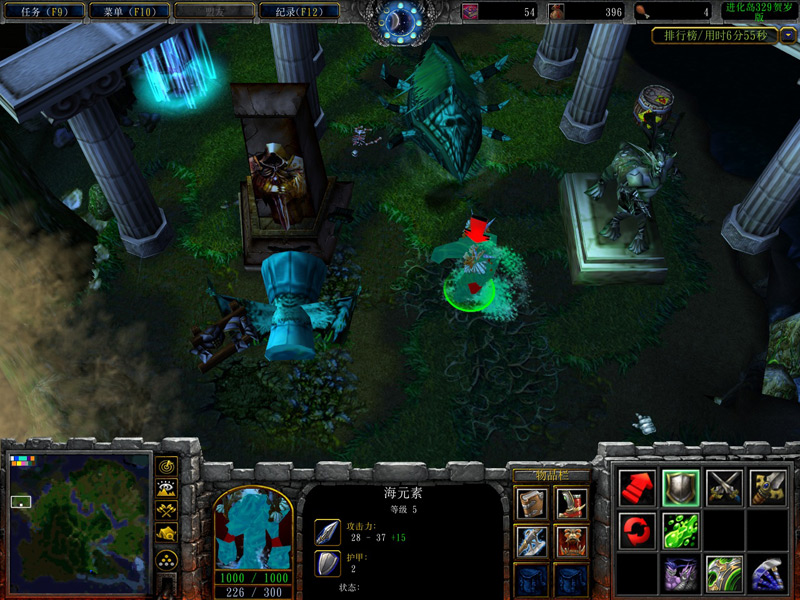Click the minimap signal ping button

(167, 467)
